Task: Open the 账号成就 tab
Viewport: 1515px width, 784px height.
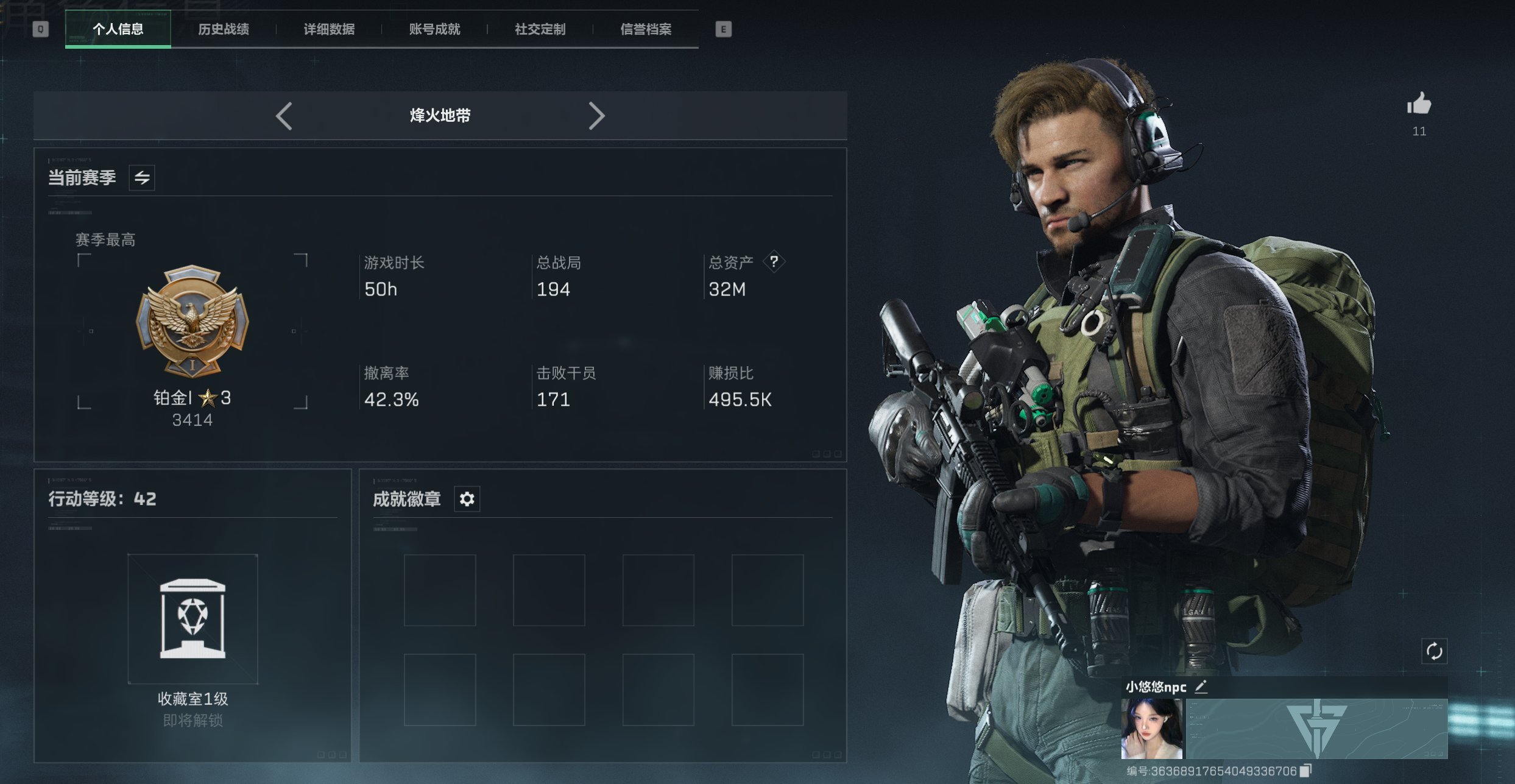Action: click(x=434, y=29)
